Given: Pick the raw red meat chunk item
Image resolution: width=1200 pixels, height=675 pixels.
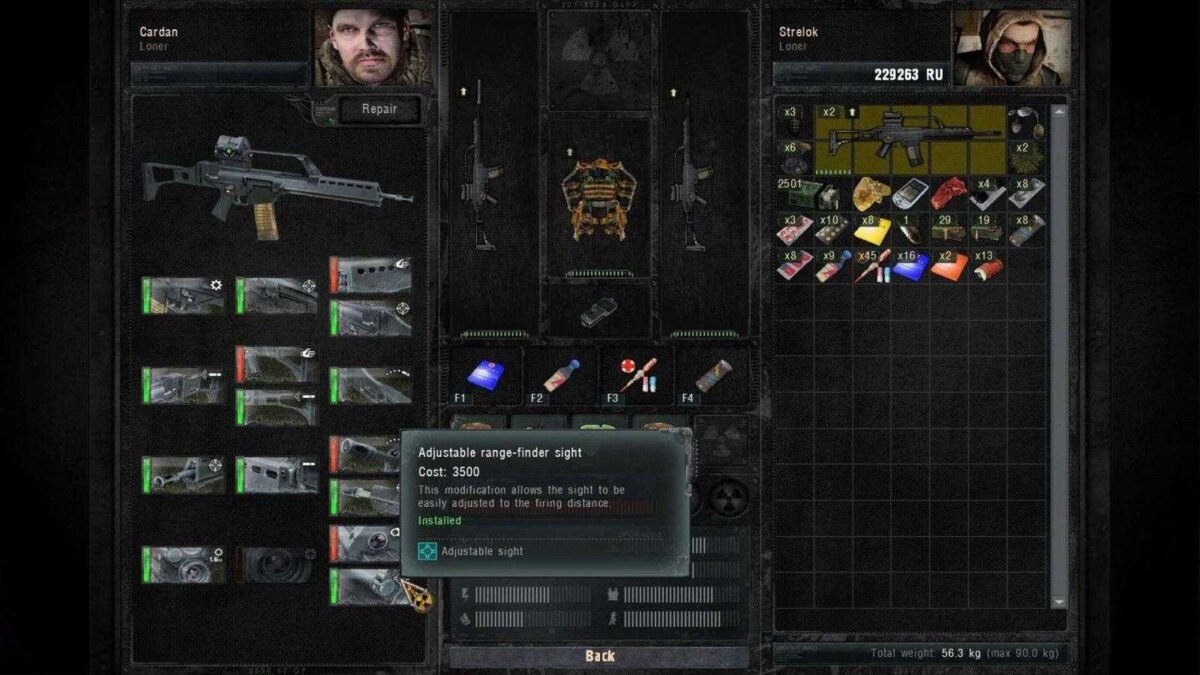Looking at the screenshot, I should (949, 193).
